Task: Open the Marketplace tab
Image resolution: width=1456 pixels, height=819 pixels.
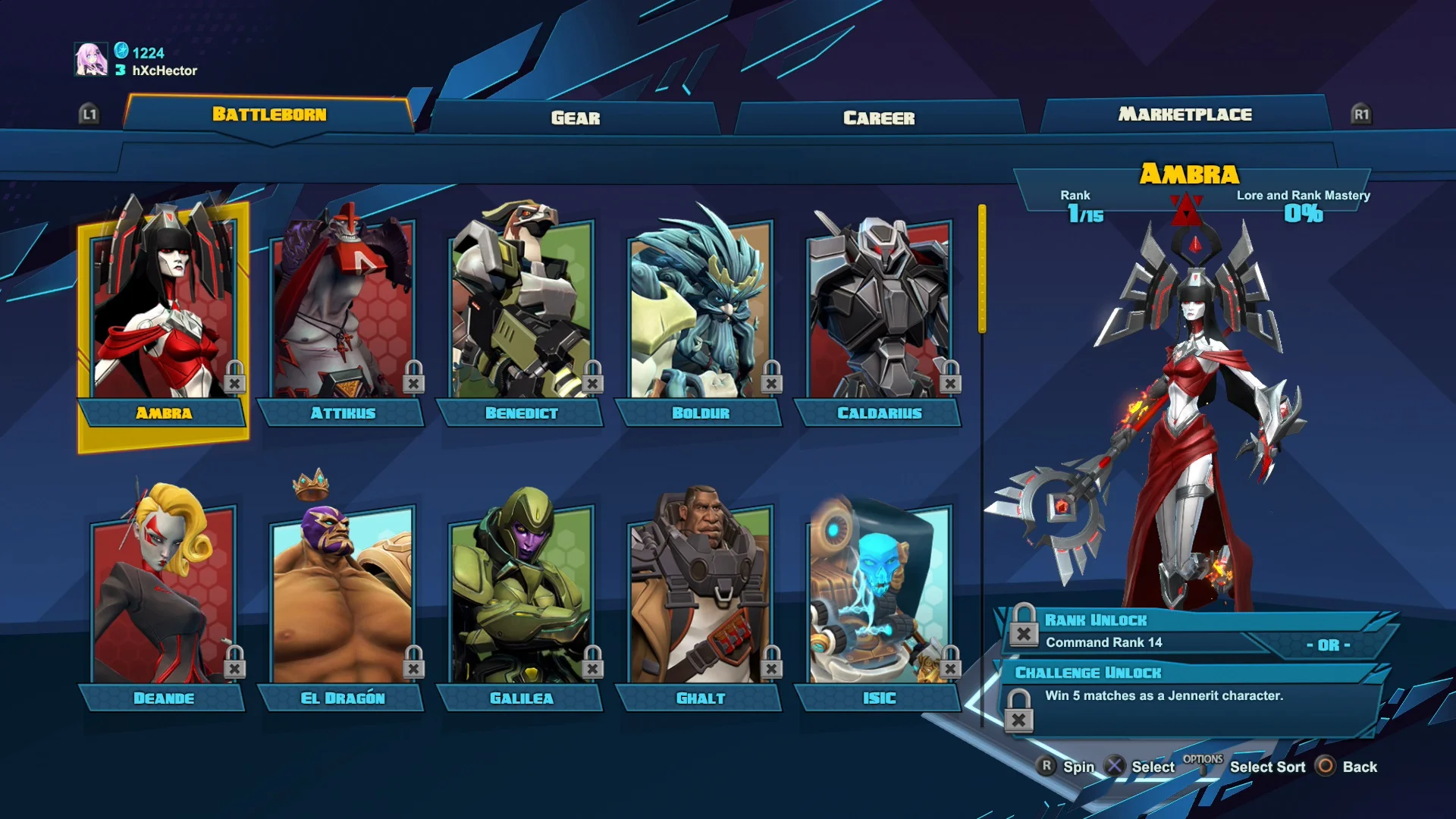Action: pyautogui.click(x=1185, y=115)
